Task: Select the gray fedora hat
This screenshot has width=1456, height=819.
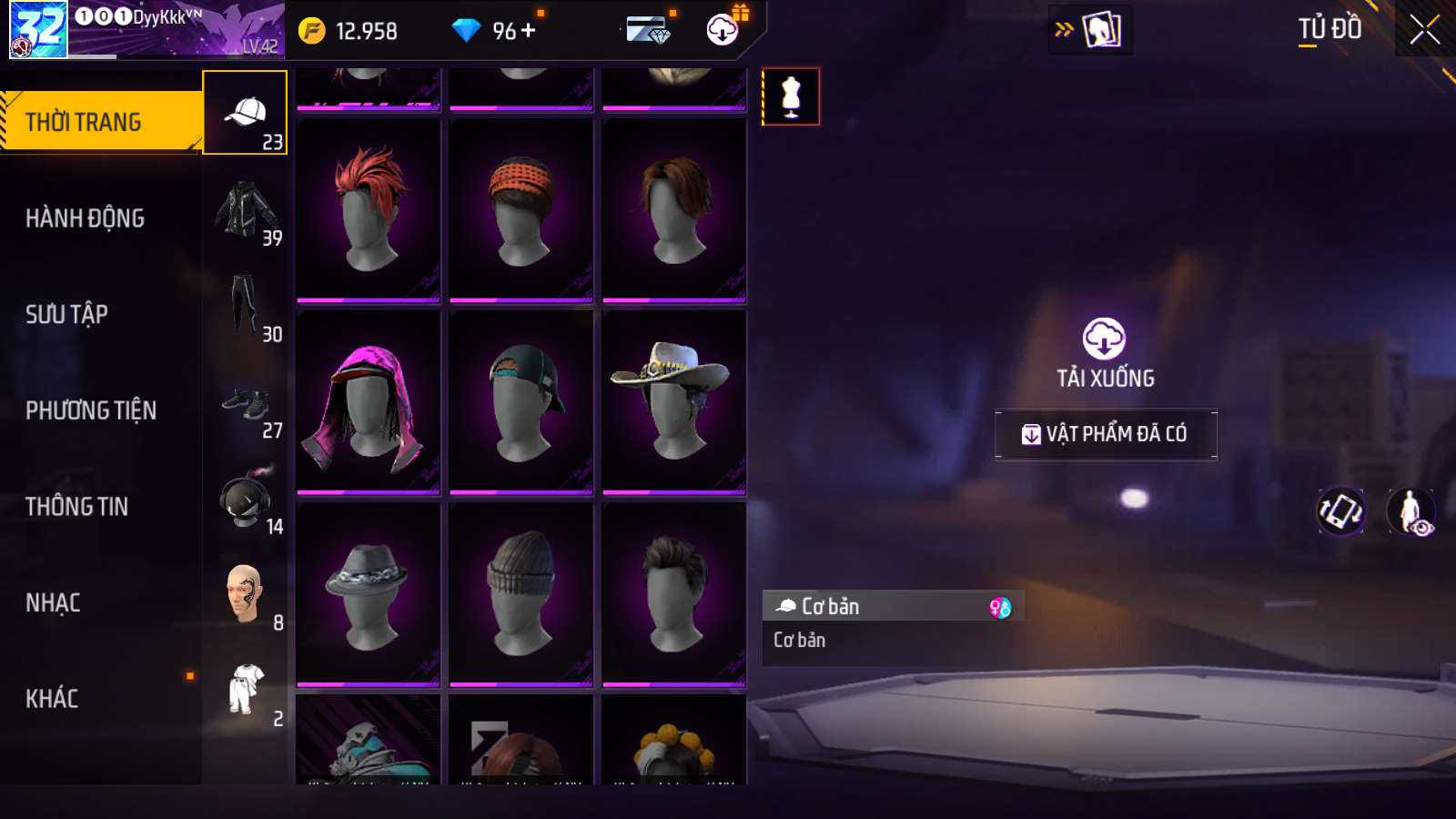Action: click(x=369, y=593)
